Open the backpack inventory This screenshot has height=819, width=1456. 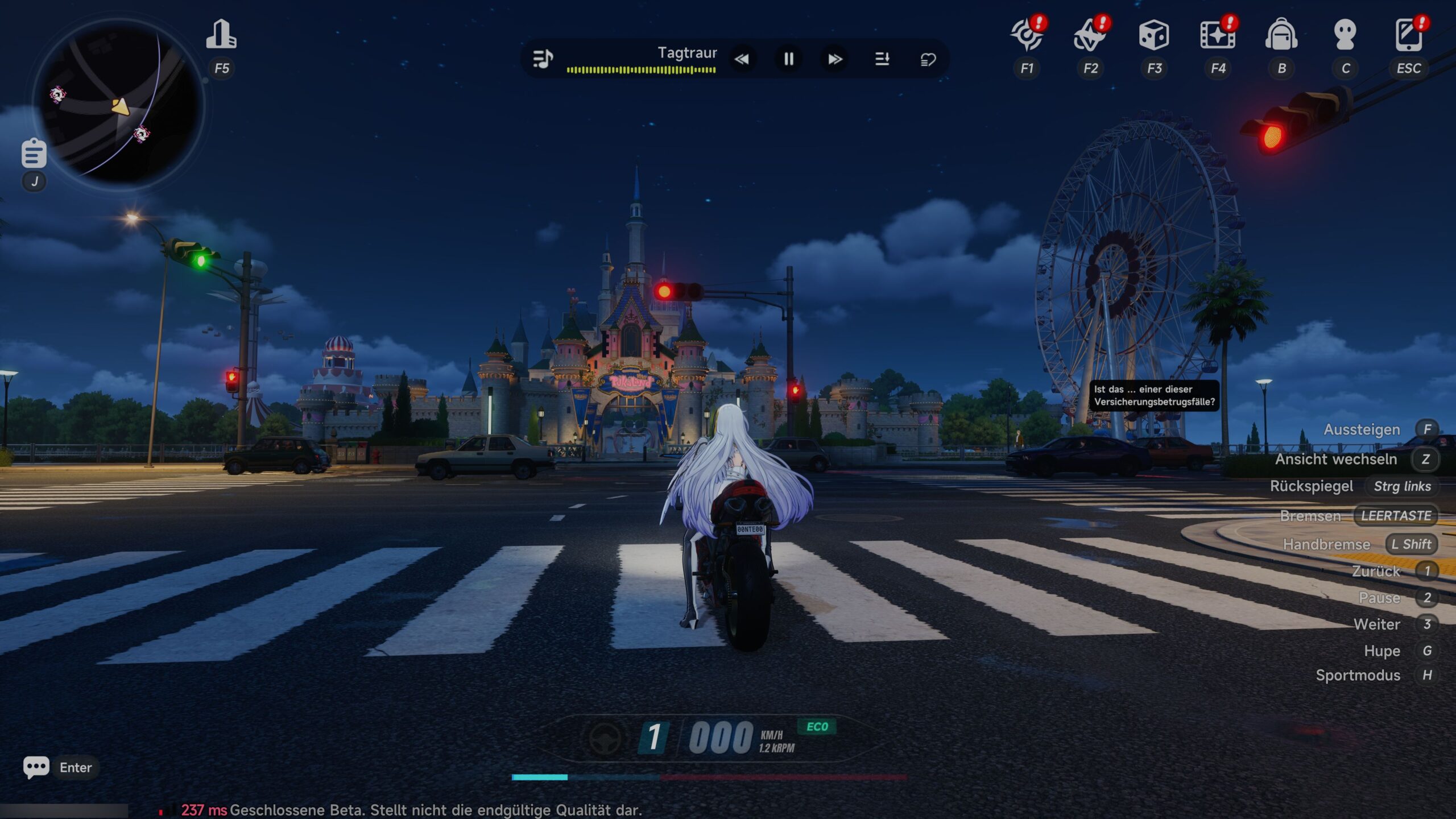point(1281,35)
